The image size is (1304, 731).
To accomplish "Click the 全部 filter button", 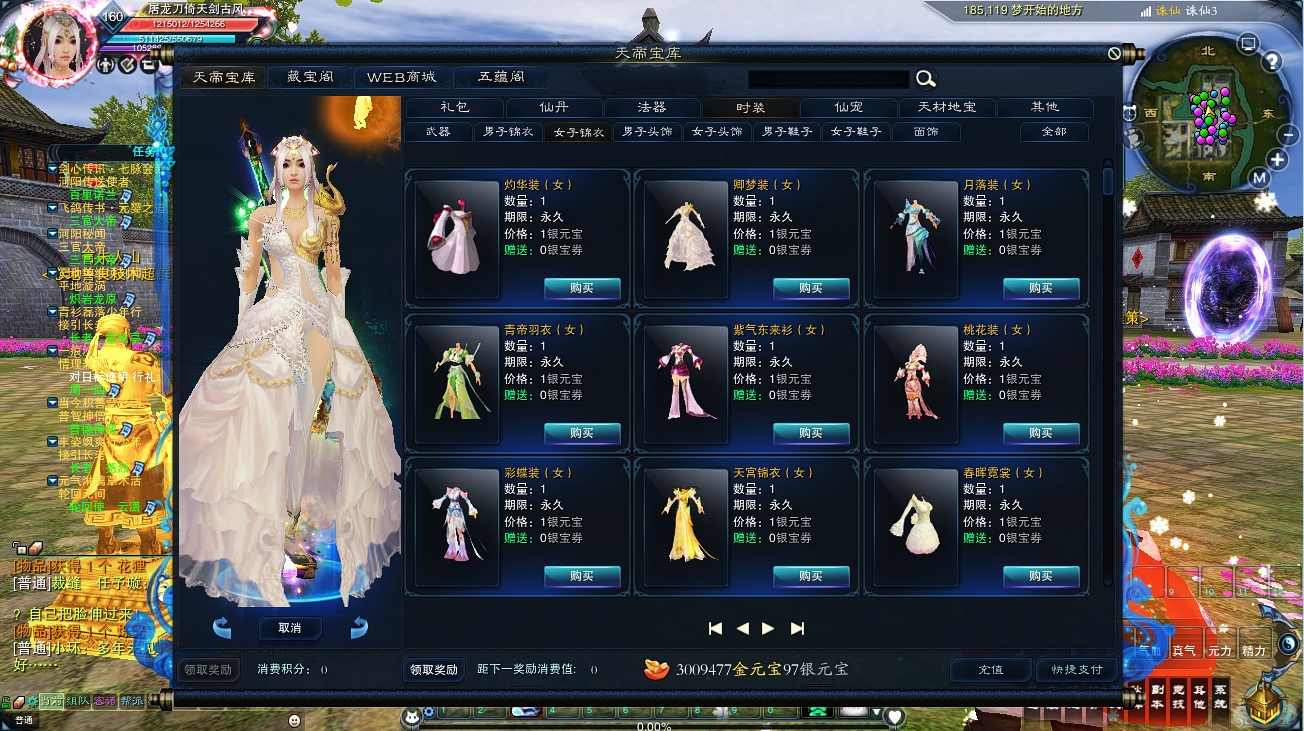I will pos(1054,132).
